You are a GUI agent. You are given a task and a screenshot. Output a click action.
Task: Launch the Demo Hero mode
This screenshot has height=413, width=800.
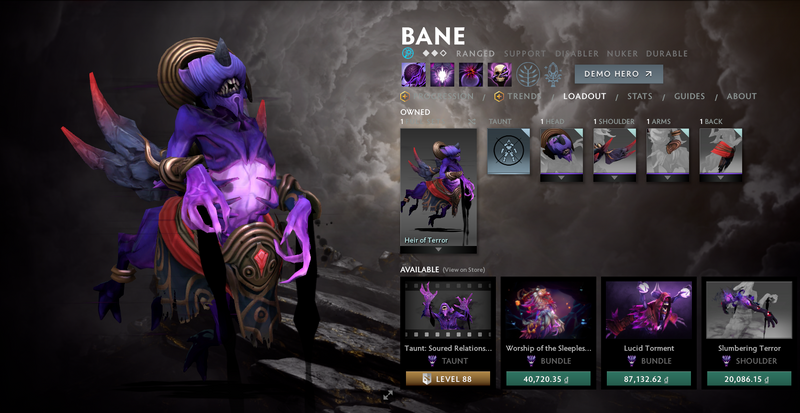point(618,74)
